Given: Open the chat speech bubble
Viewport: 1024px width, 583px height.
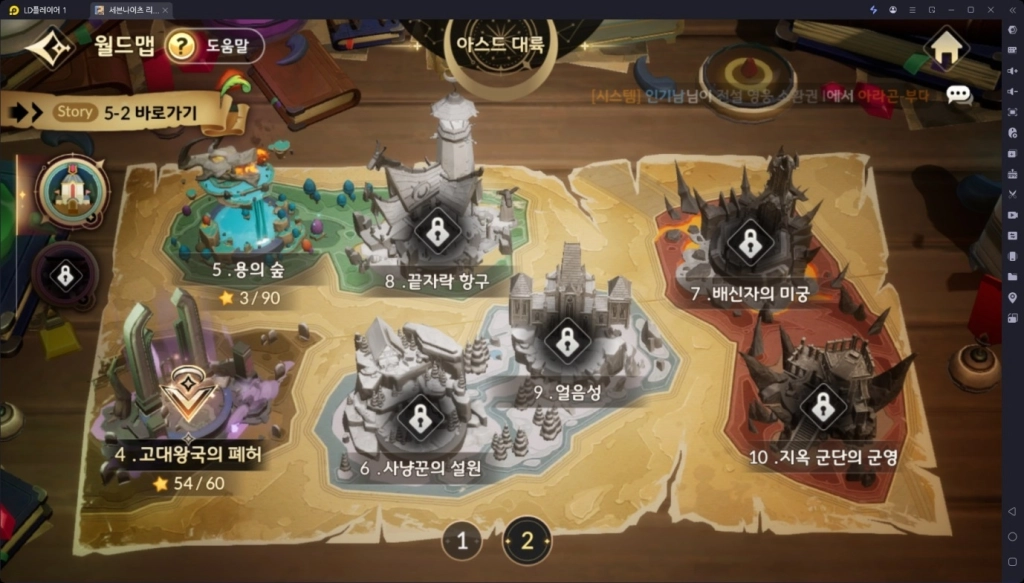Looking at the screenshot, I should point(958,95).
